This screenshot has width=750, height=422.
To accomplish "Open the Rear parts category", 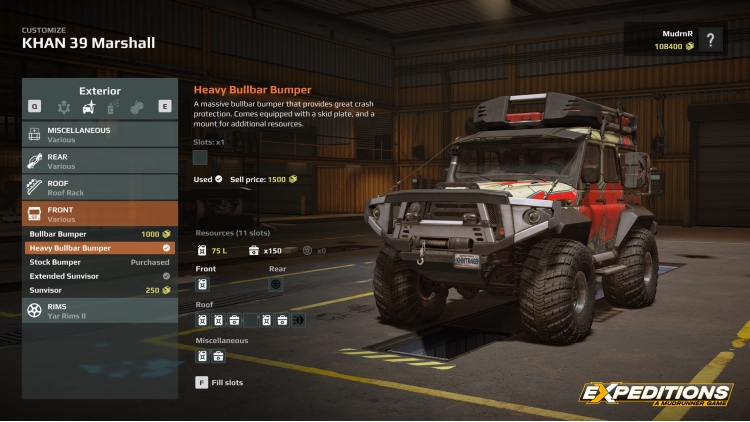I will 99,161.
